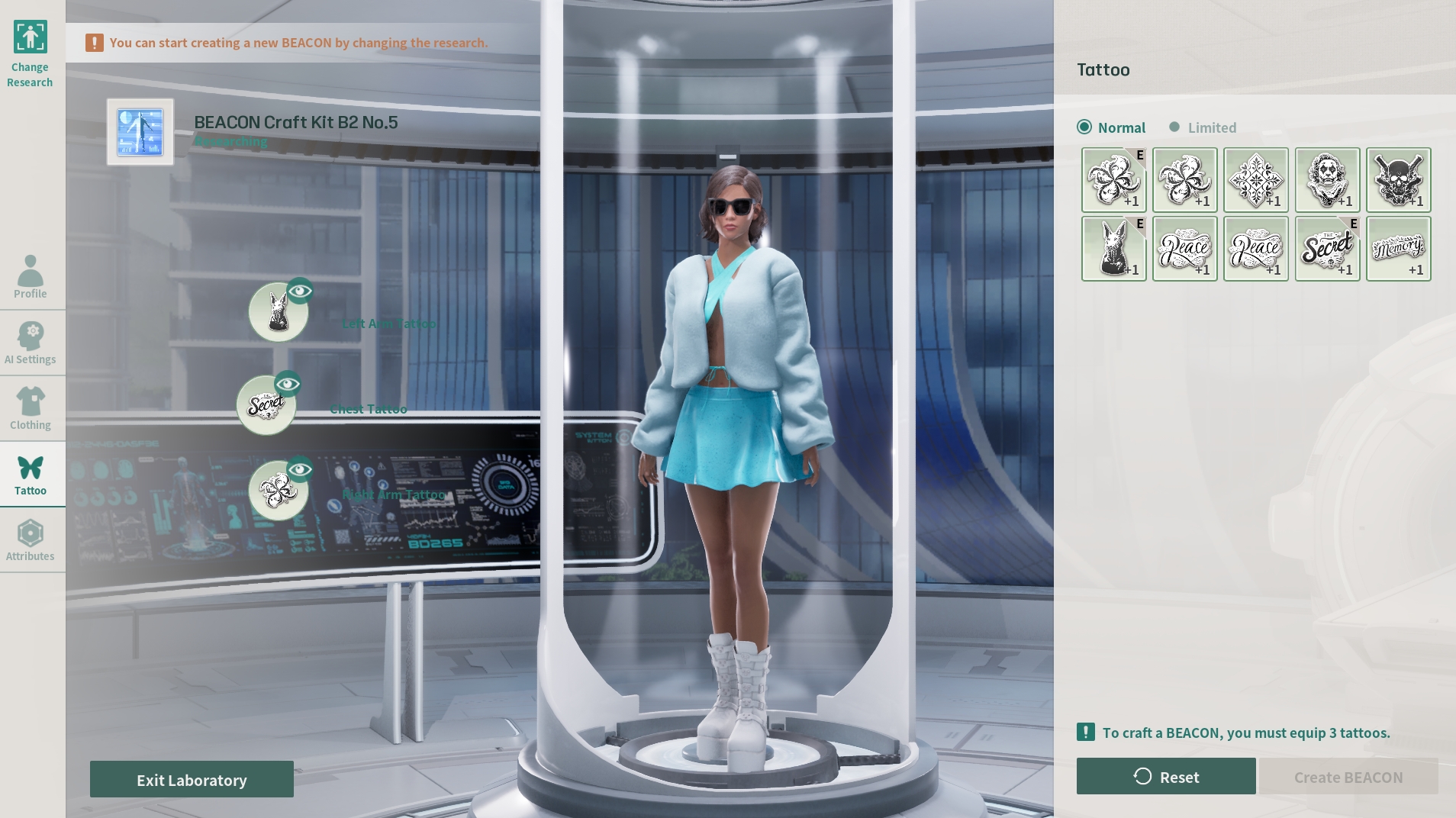
Task: Select the Normal tattoo filter
Action: pyautogui.click(x=1111, y=127)
